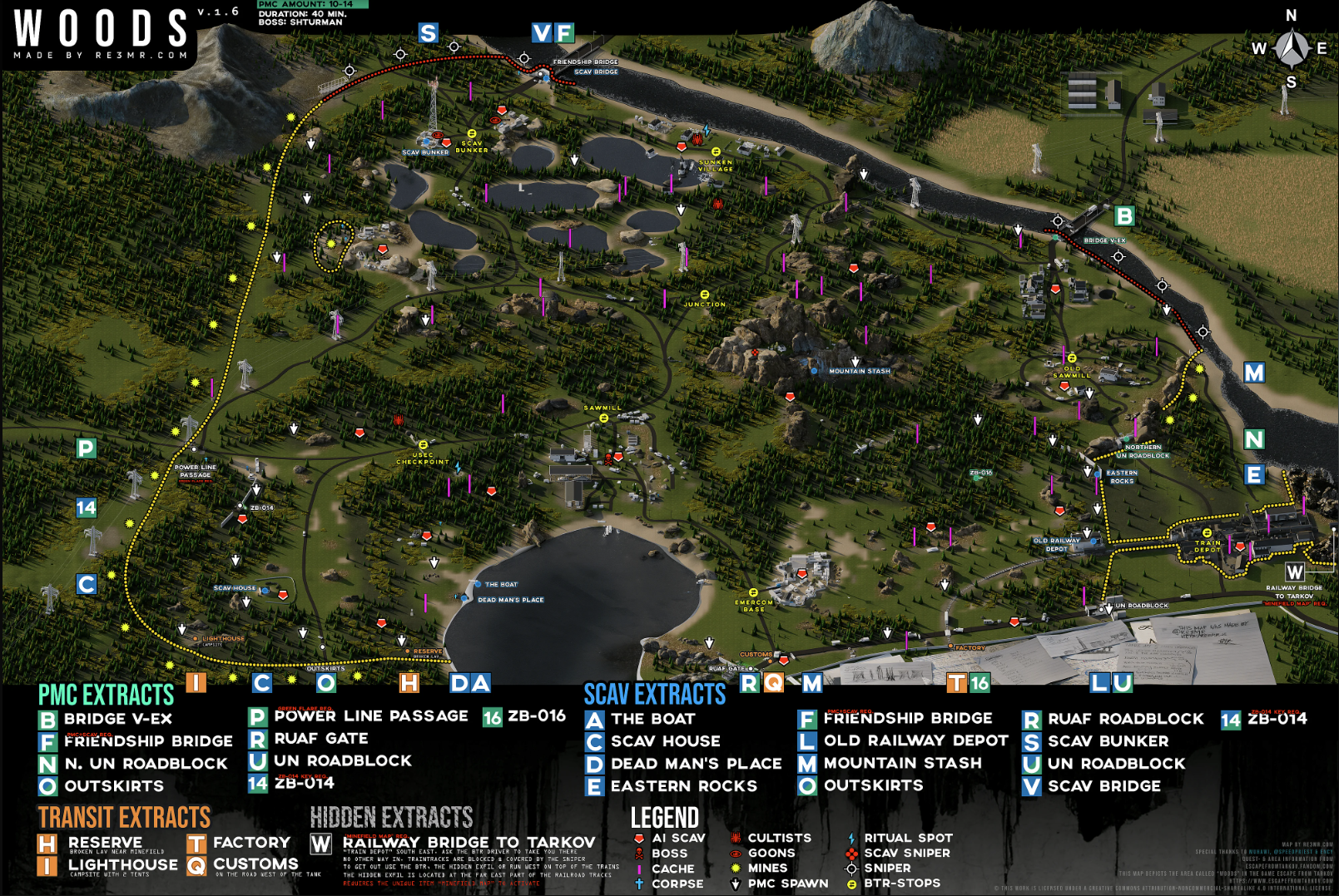This screenshot has width=1339, height=896.
Task: Select Old Railway Depot legend entry
Action: click(915, 740)
